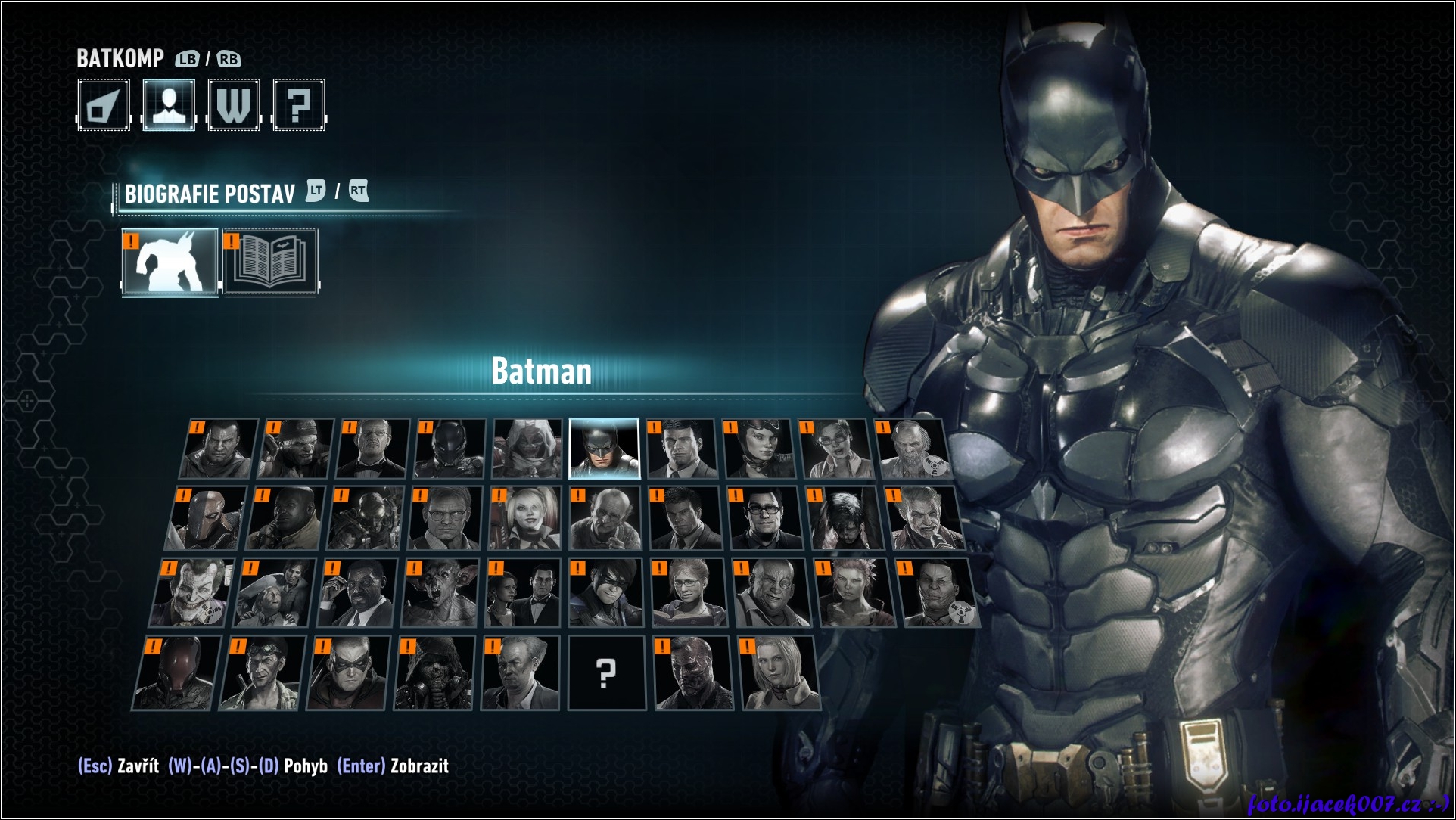Switch to the open book stories sub-tab
Viewport: 1456px width, 820px height.
(270, 262)
